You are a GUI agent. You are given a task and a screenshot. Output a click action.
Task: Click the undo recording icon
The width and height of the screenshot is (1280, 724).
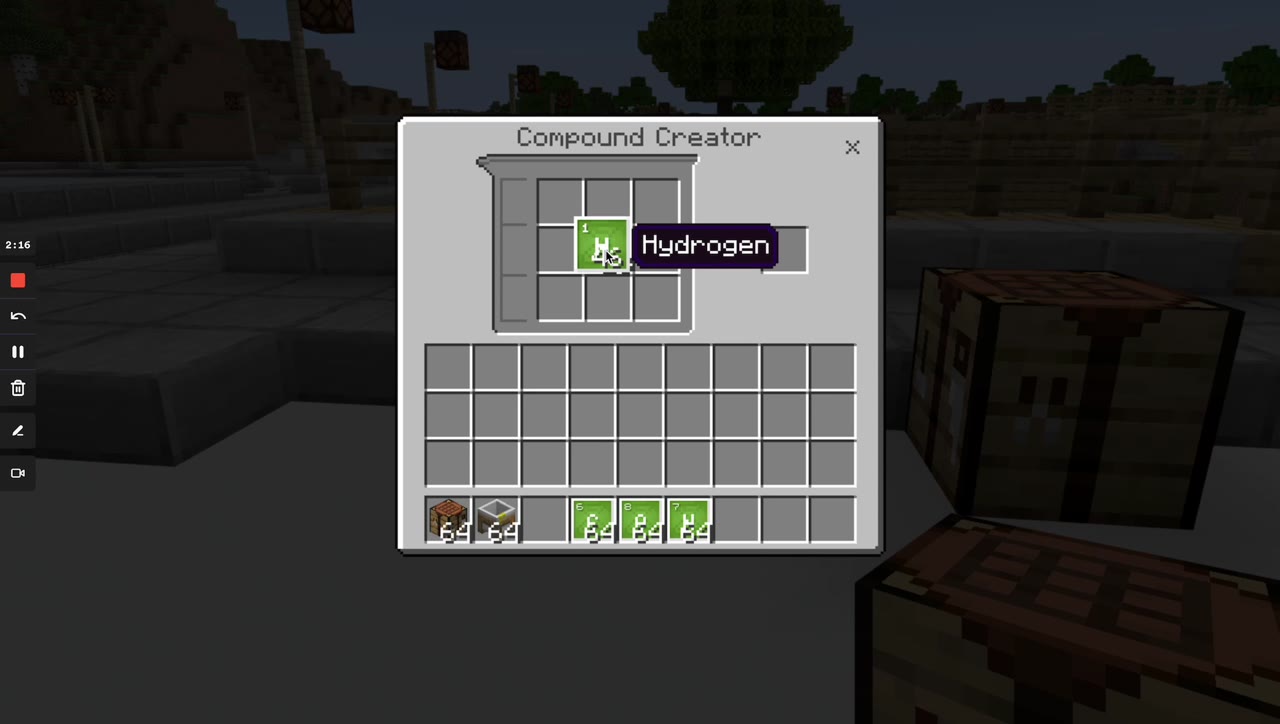pyautogui.click(x=18, y=316)
